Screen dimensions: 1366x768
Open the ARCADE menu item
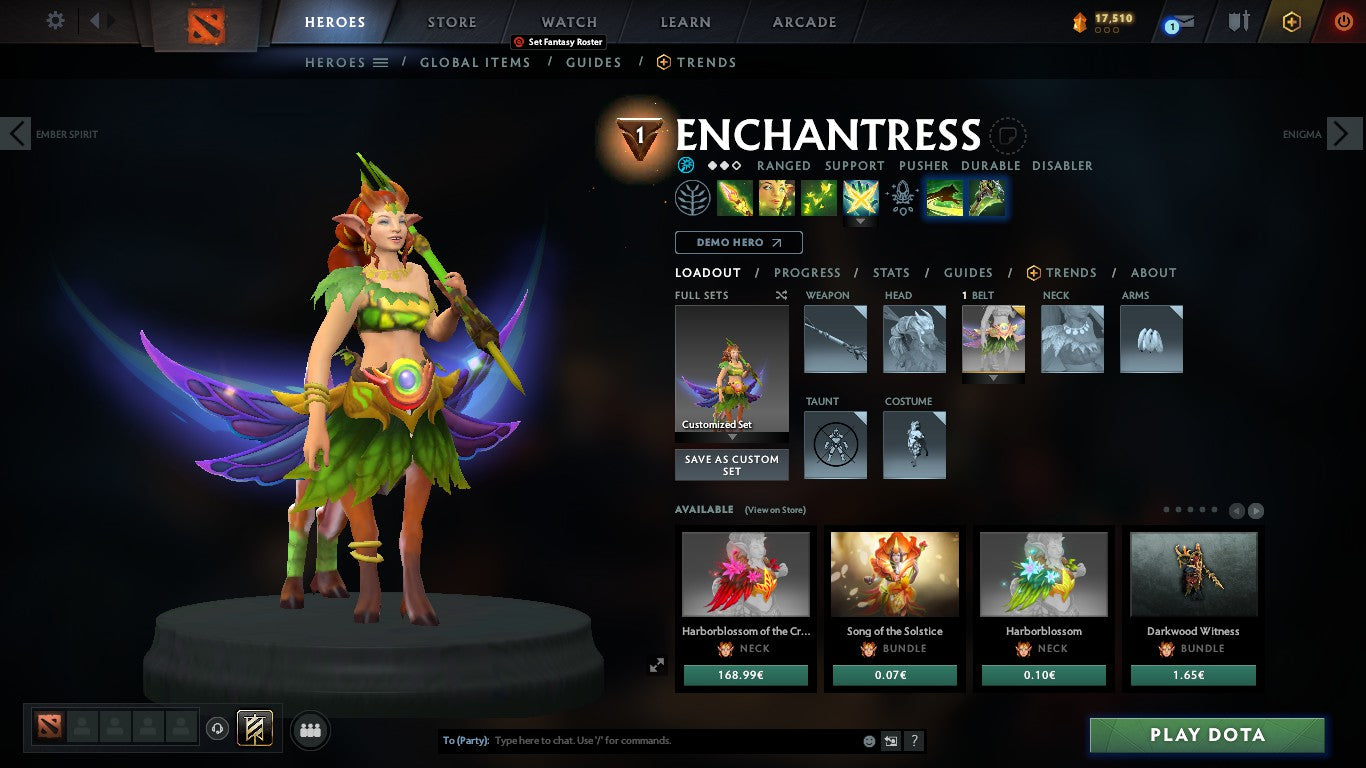(803, 21)
